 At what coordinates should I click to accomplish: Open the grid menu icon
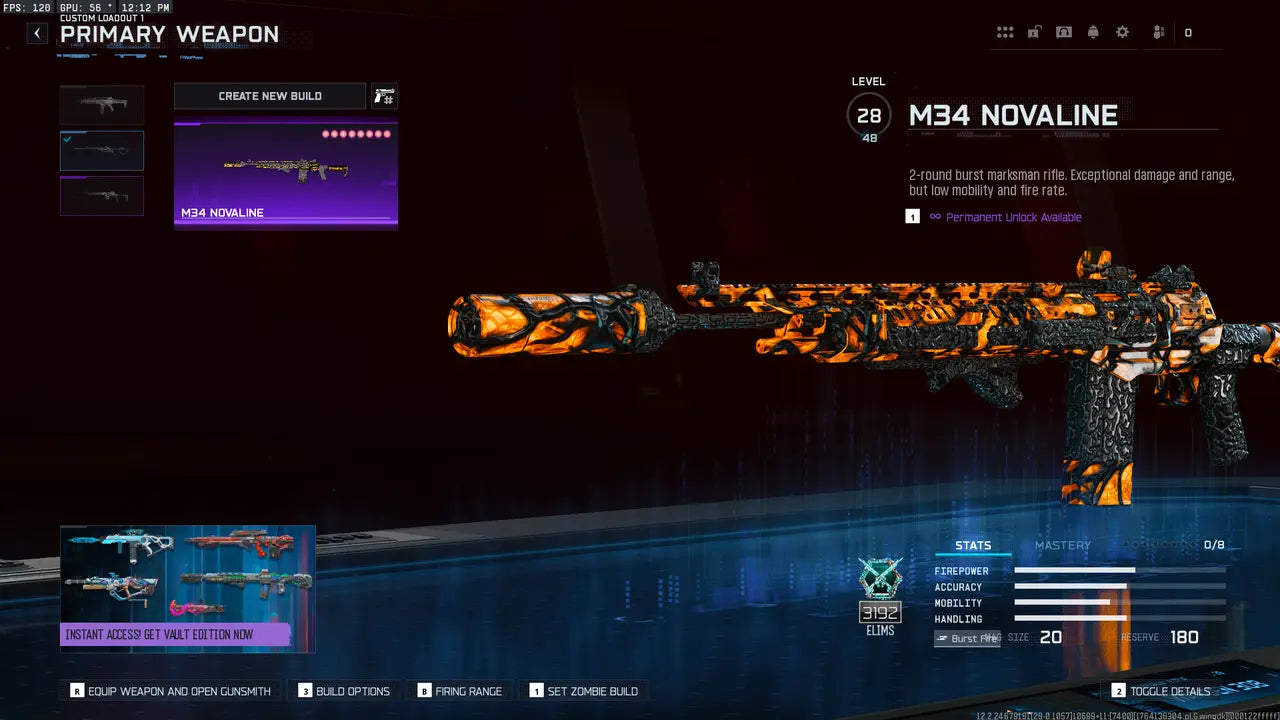(x=1005, y=33)
